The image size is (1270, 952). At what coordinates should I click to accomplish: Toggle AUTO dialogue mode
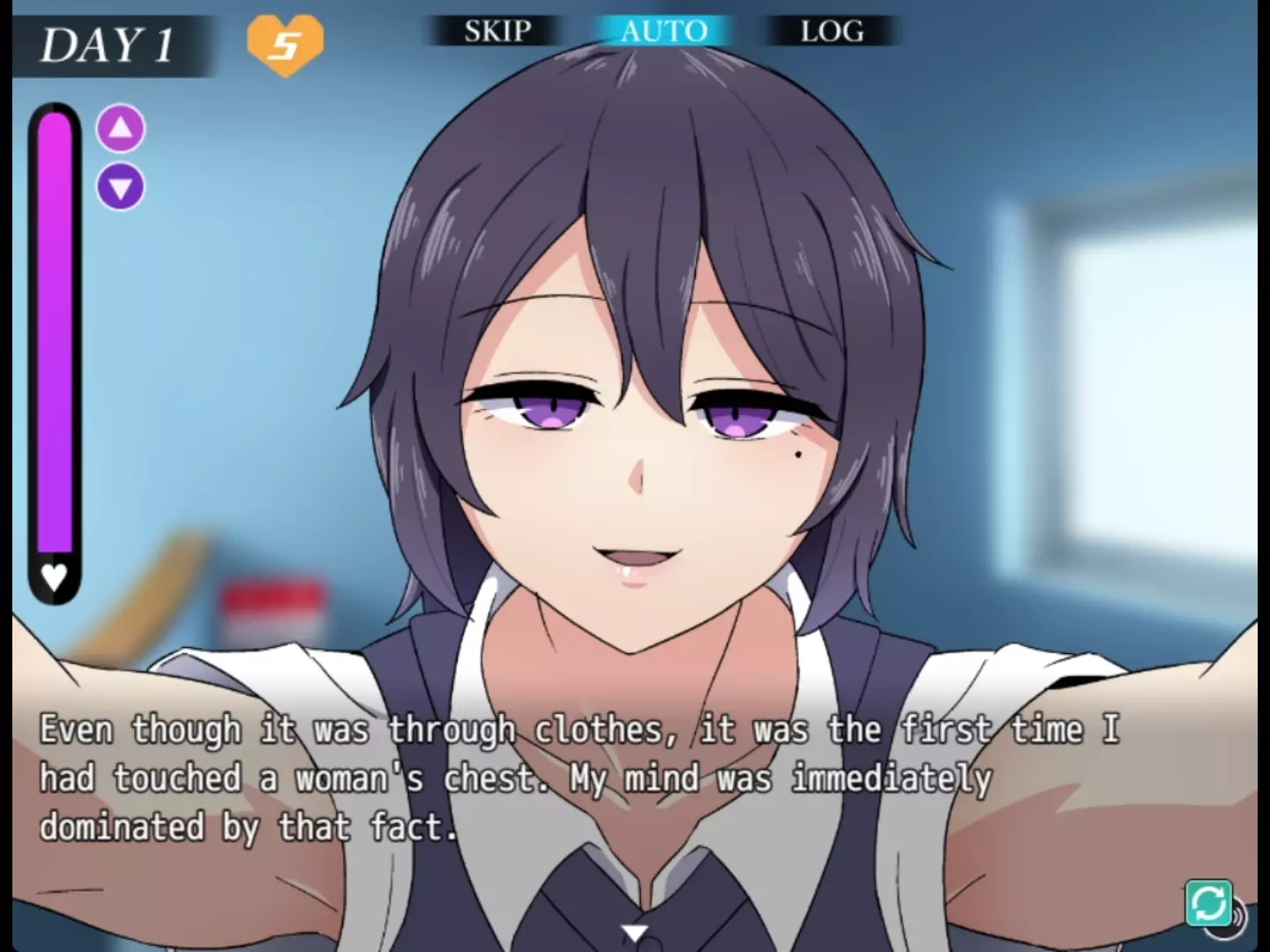[664, 32]
